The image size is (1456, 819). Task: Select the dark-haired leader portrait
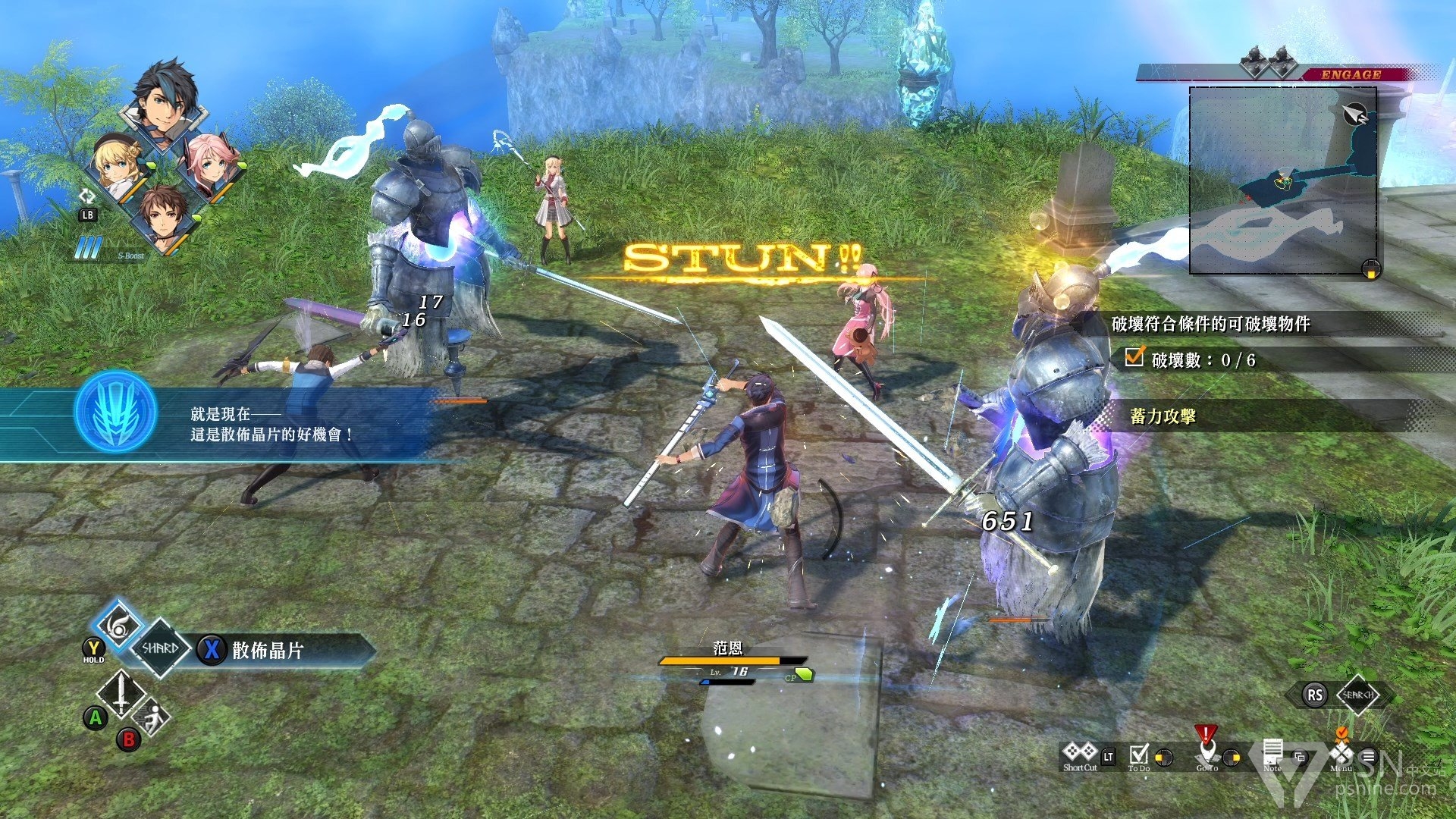(x=164, y=102)
